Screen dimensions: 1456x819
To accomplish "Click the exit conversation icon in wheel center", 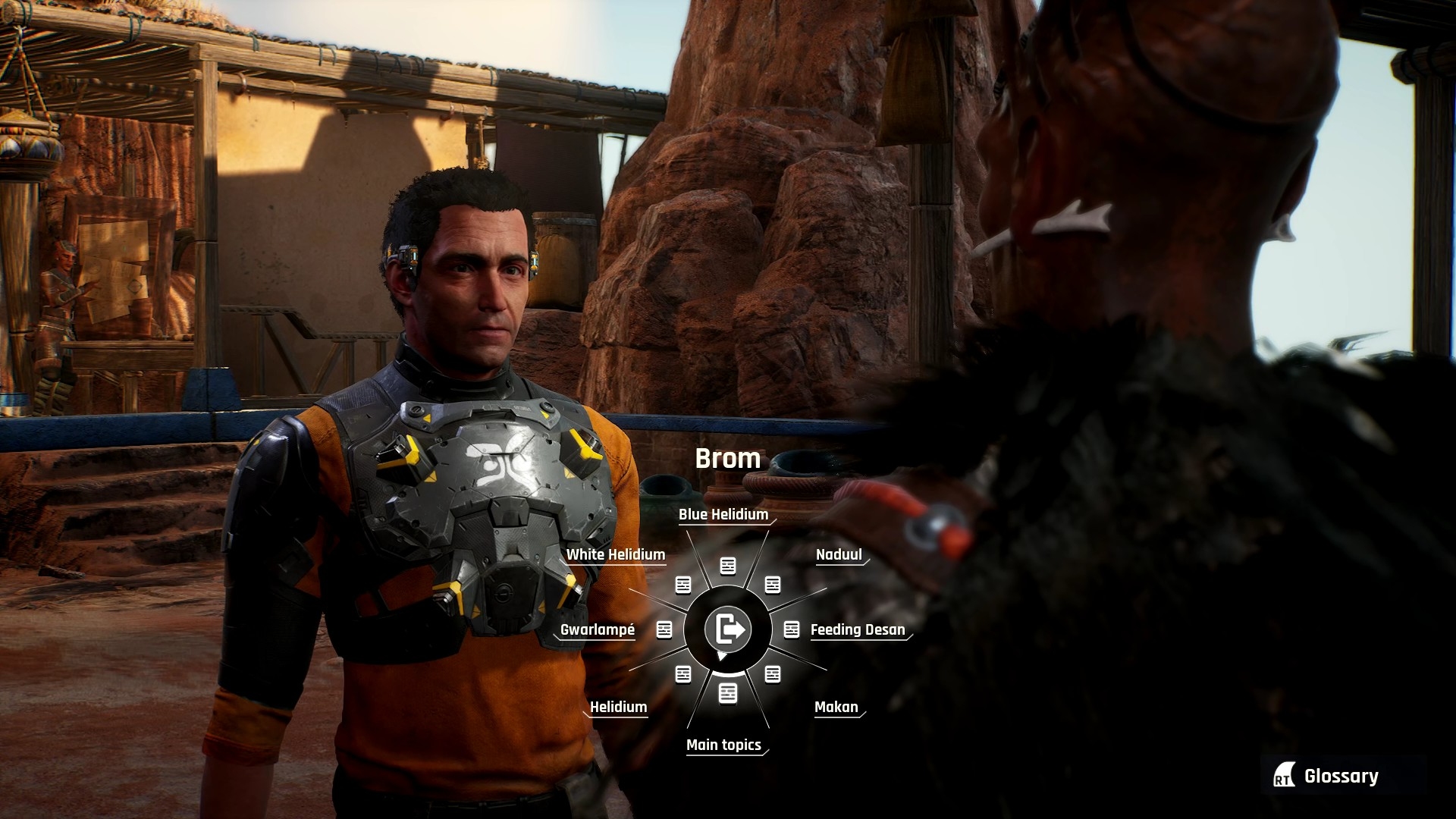I will [728, 629].
